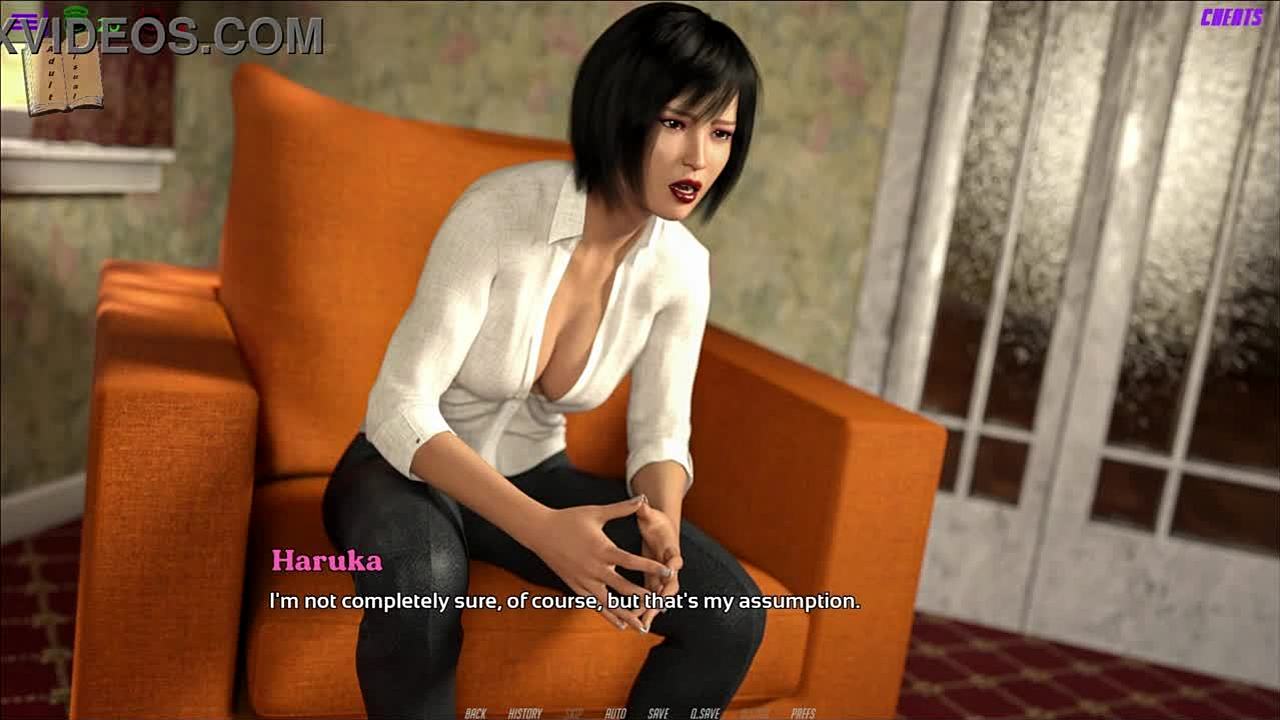Open the Save game screen

pyautogui.click(x=658, y=713)
